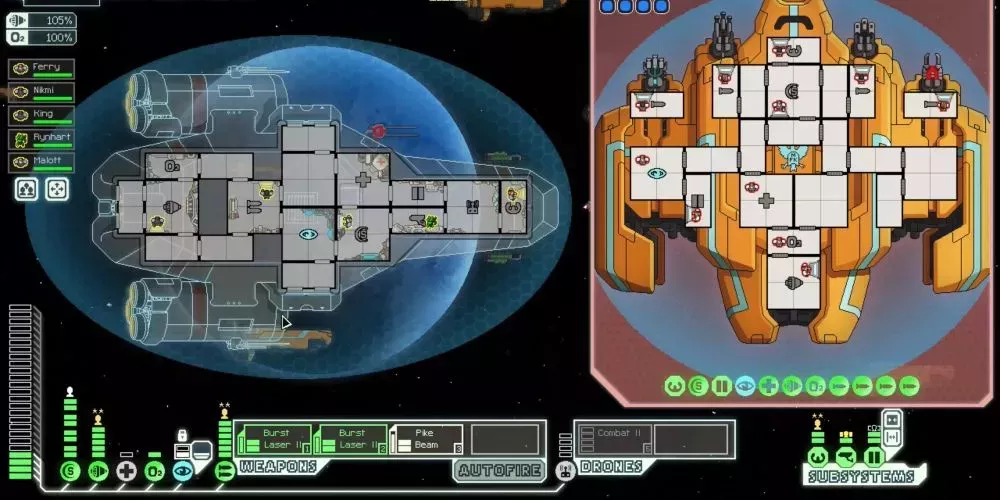
Task: Select the second Burst Laser II weapon
Action: (x=350, y=439)
